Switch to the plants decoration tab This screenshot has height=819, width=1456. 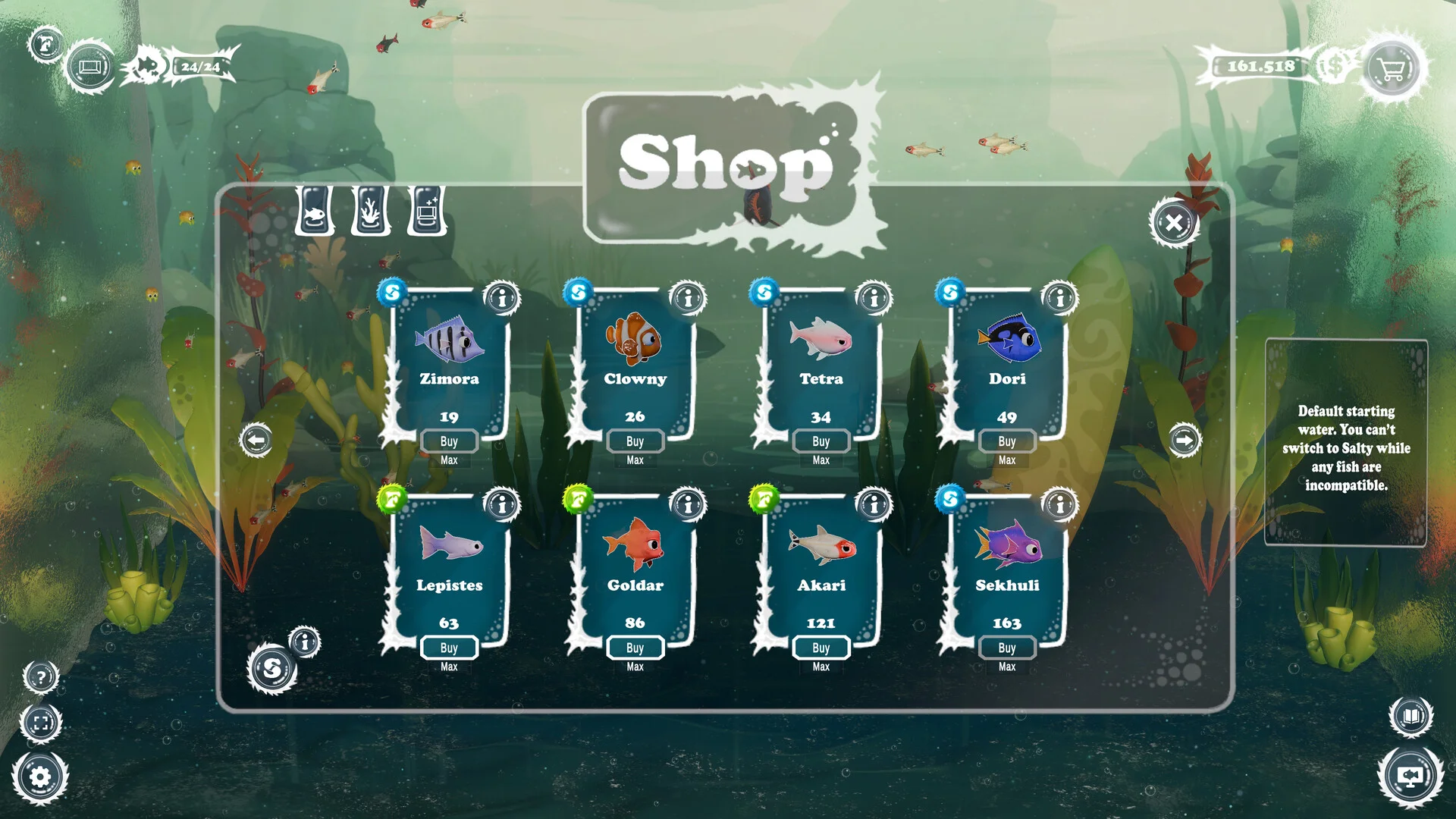[x=370, y=211]
